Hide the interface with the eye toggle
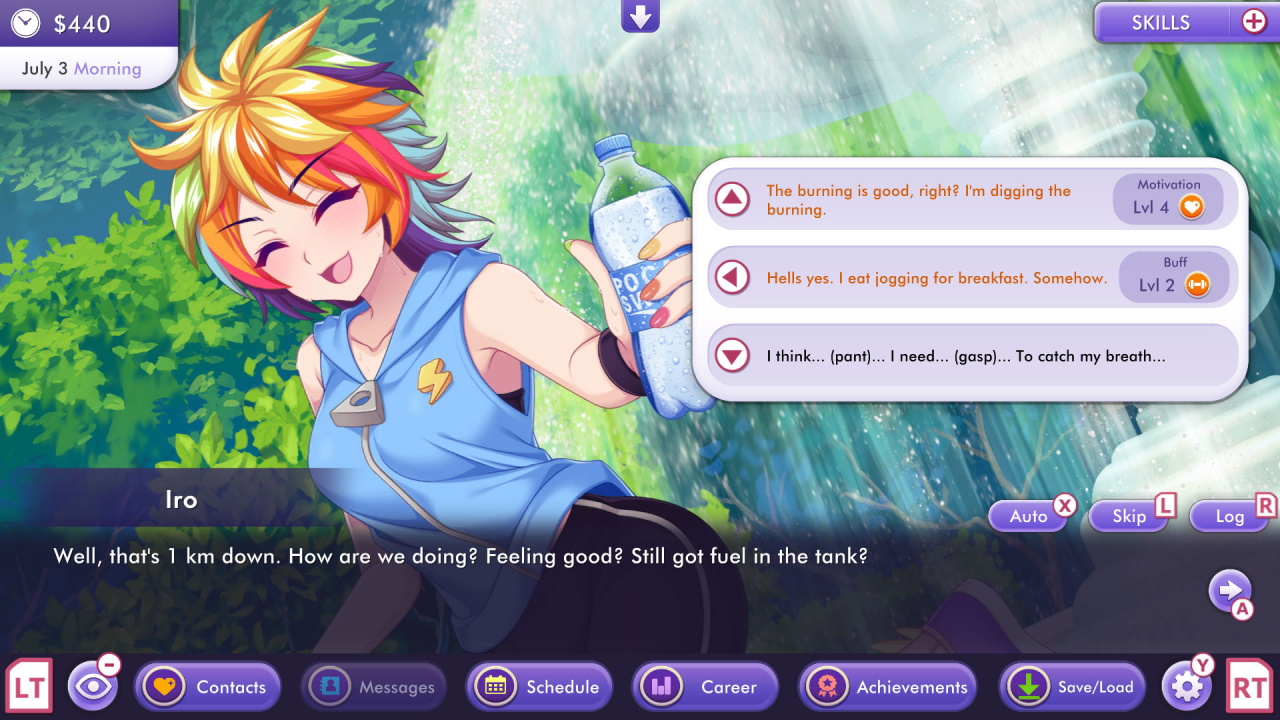 pyautogui.click(x=93, y=686)
